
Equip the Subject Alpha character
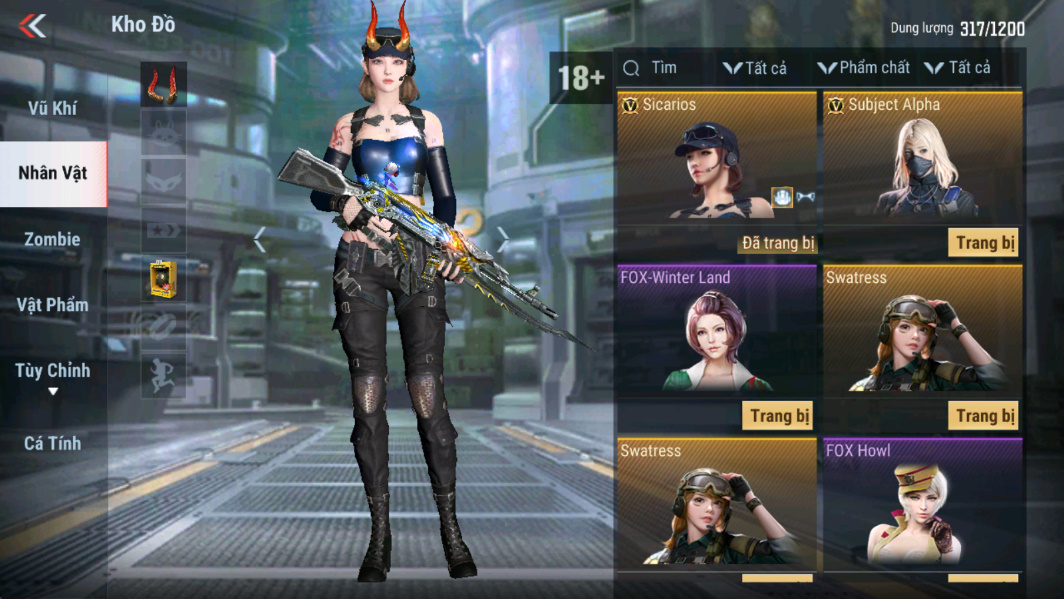click(983, 242)
